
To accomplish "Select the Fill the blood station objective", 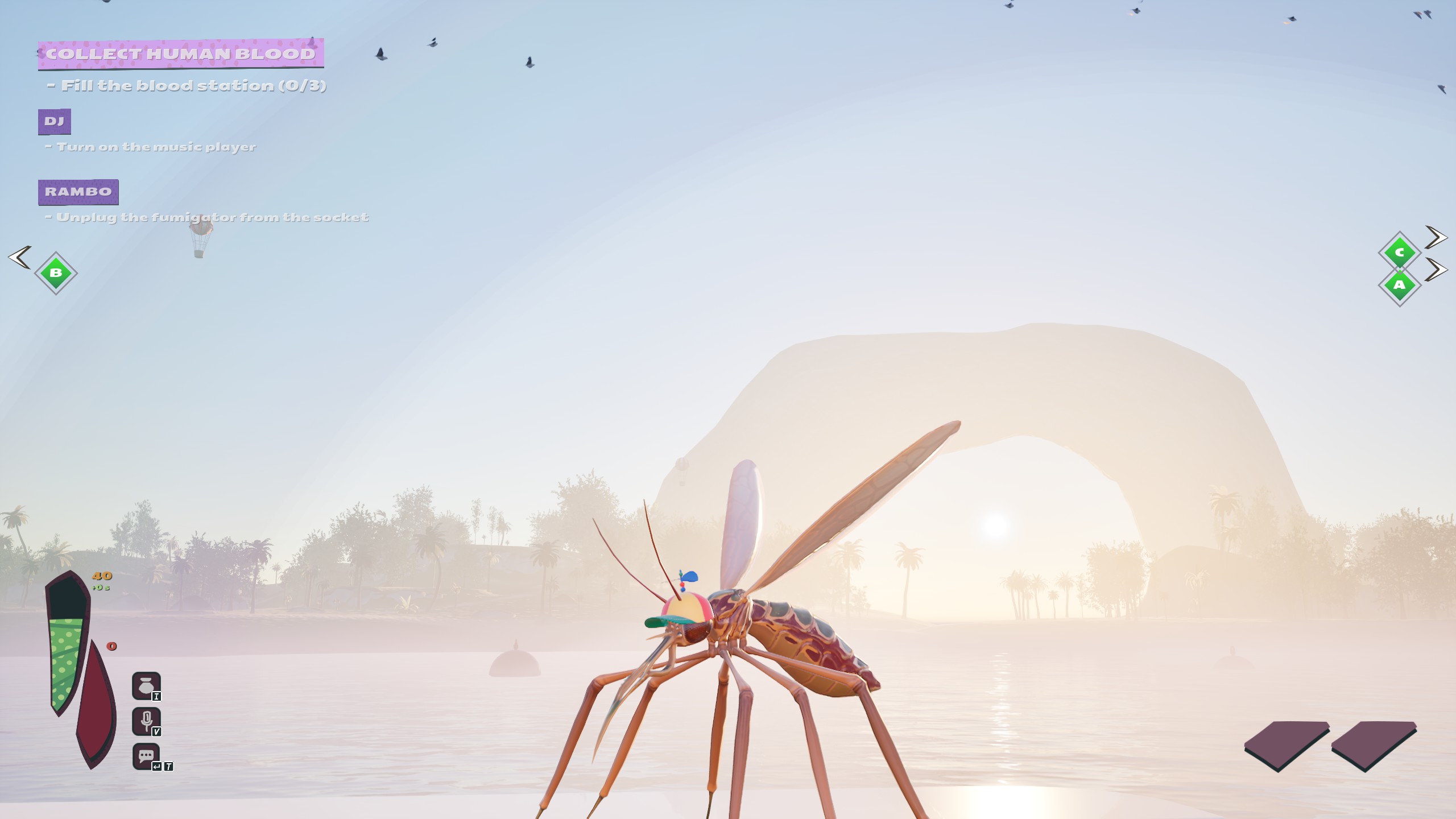I will tap(188, 85).
